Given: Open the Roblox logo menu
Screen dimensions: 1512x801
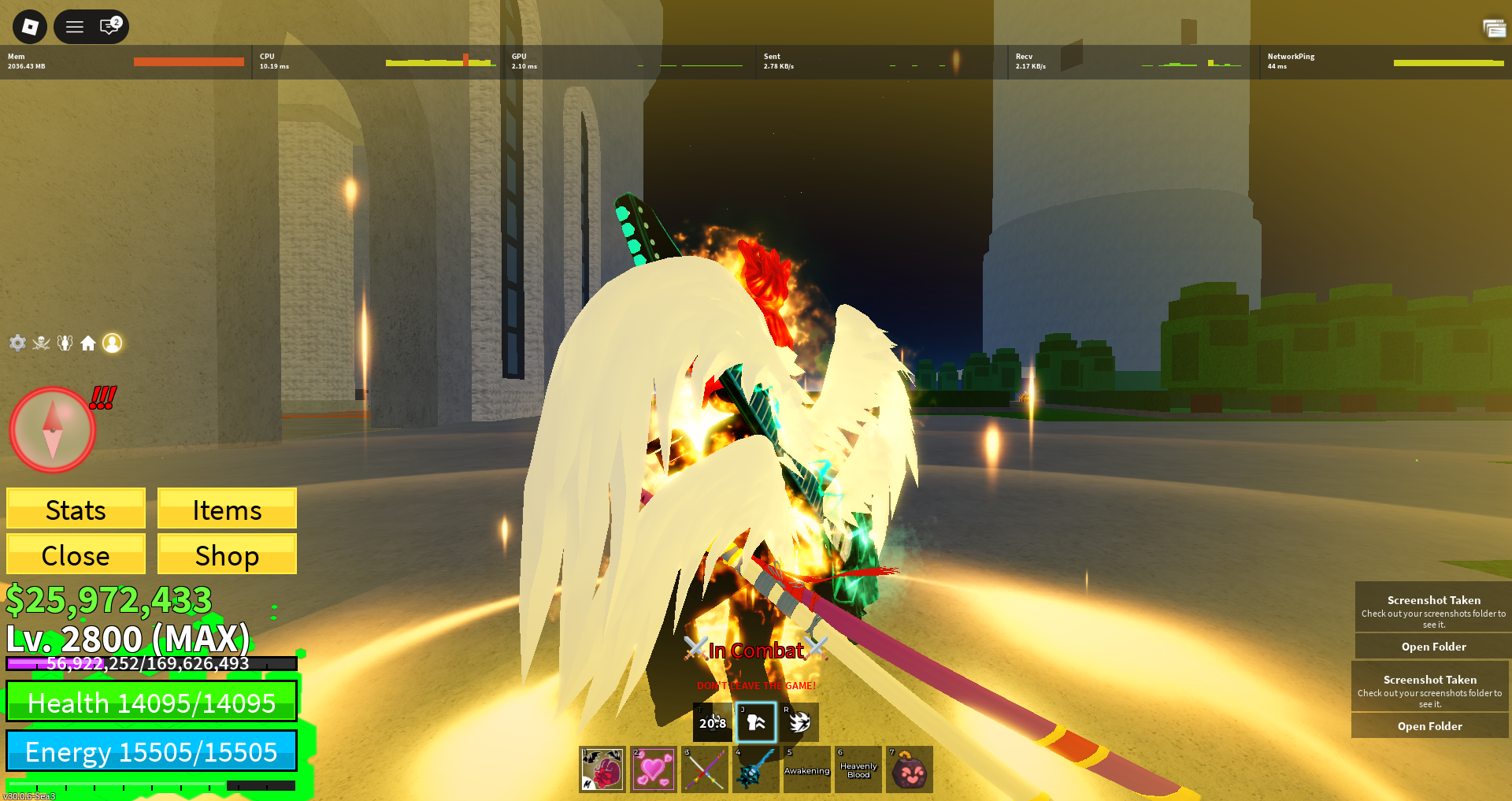Looking at the screenshot, I should (x=30, y=27).
